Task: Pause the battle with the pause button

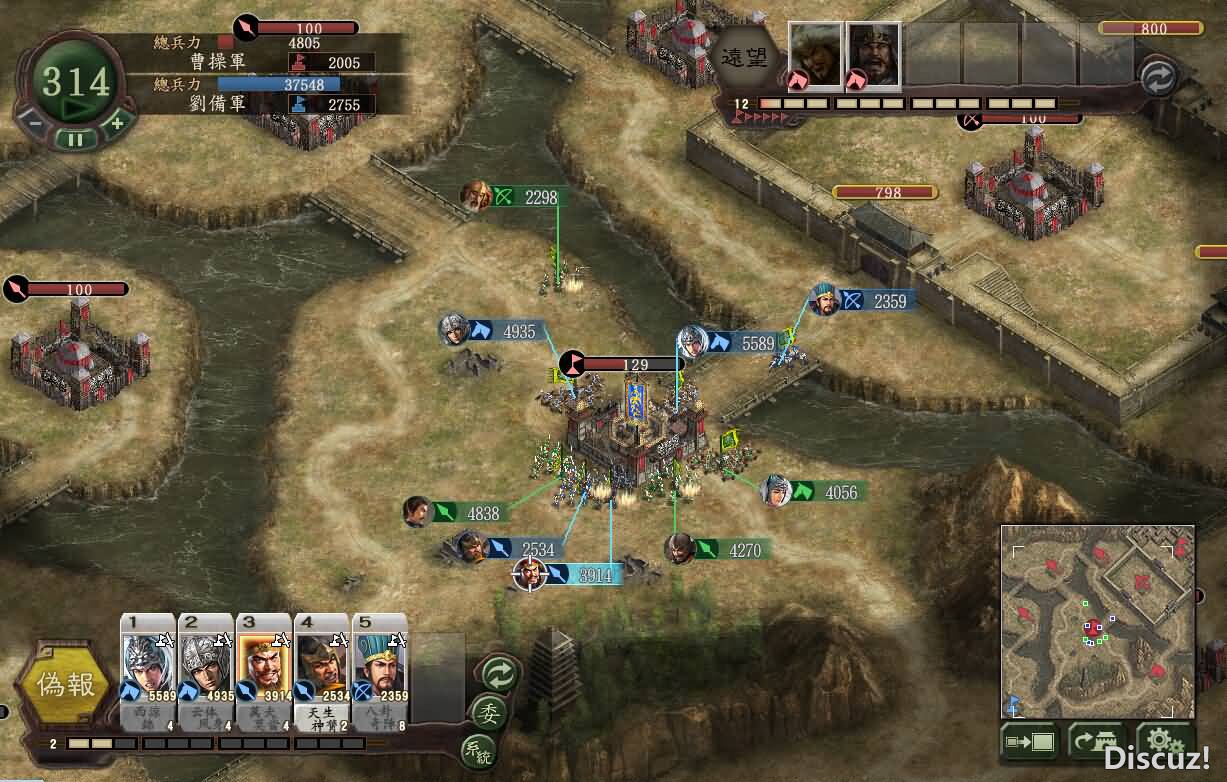Action: pos(76,140)
